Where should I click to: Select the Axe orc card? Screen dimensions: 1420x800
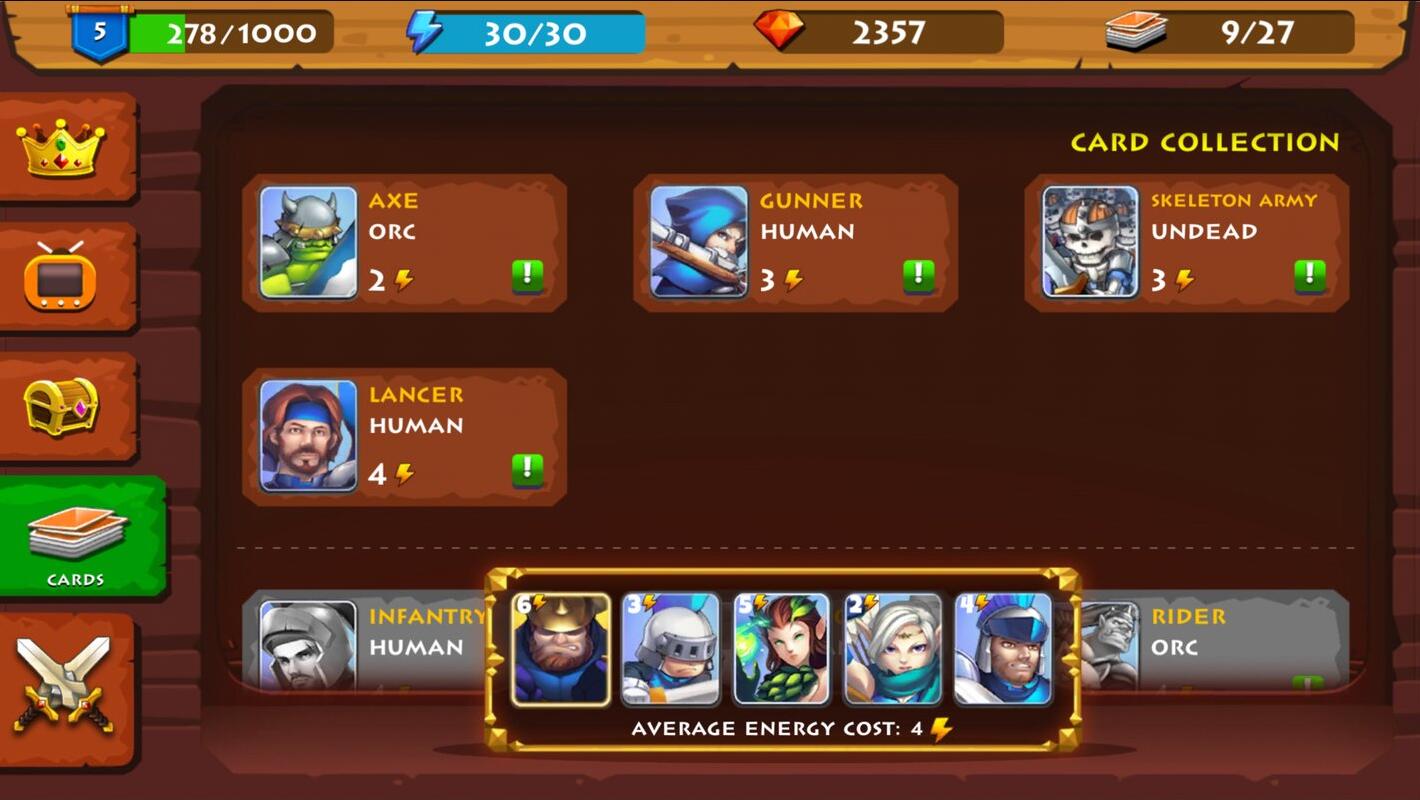[404, 242]
